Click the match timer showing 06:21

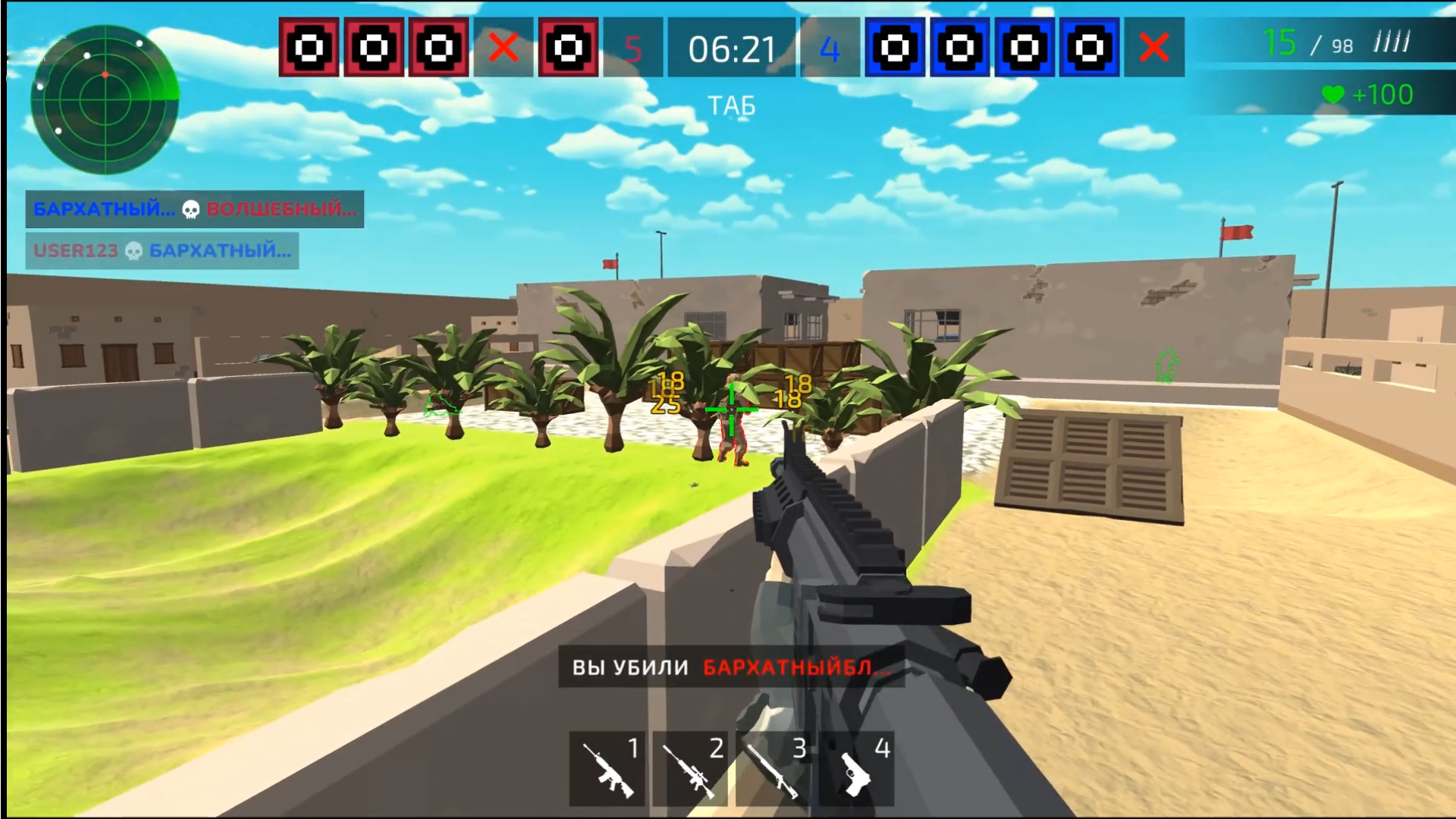731,49
